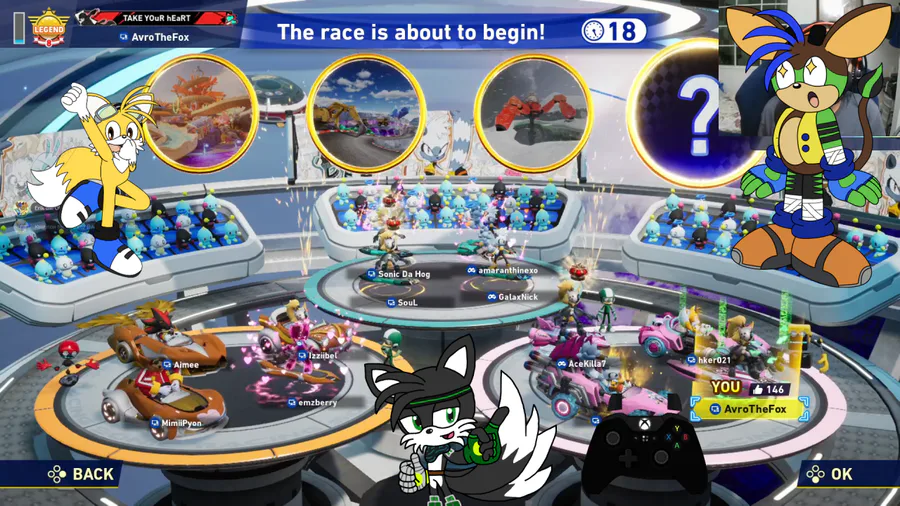Choose the GalaxNick player name tag

point(513,297)
